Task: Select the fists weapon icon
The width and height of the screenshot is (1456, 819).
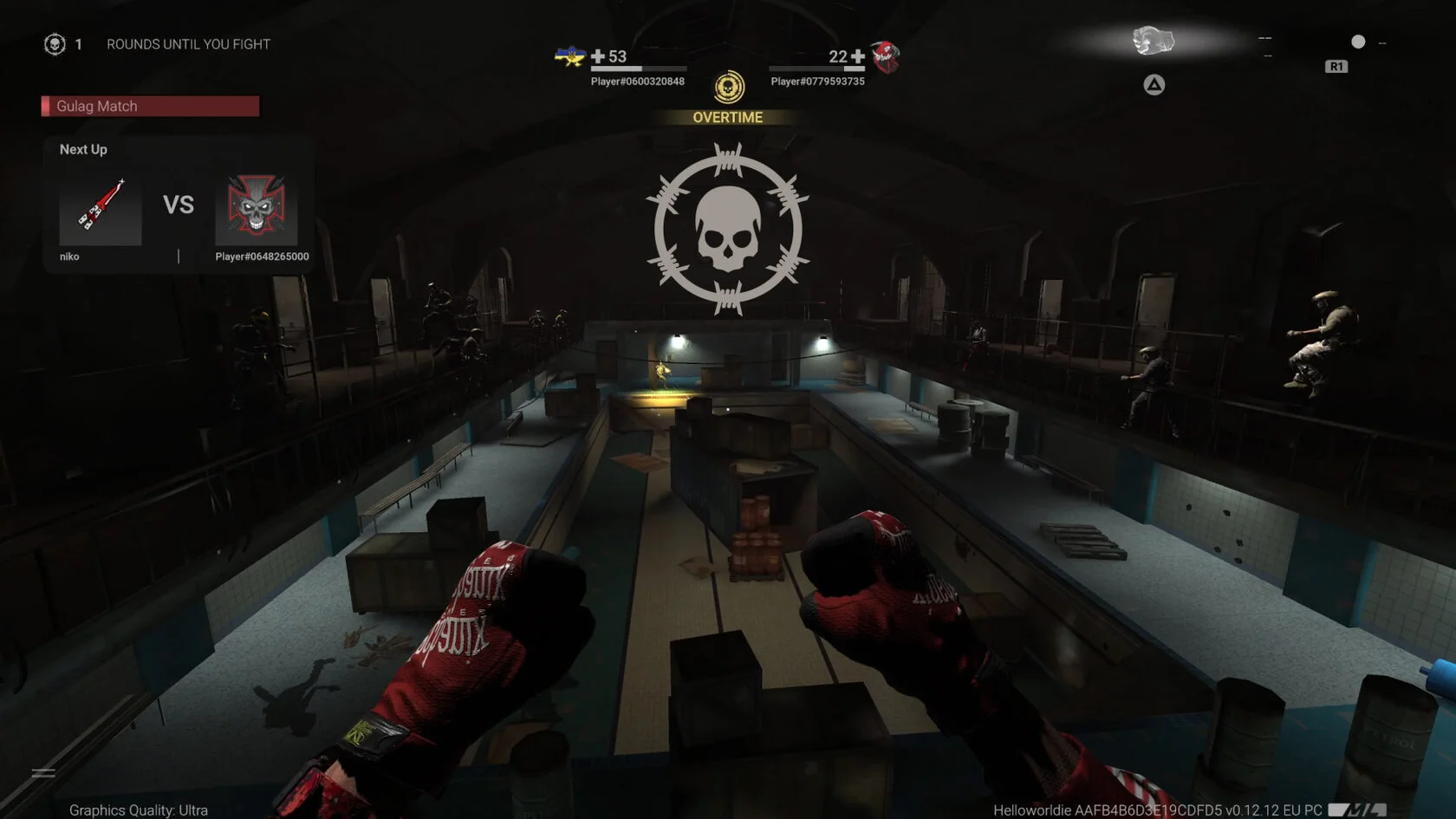Action: click(x=1153, y=41)
